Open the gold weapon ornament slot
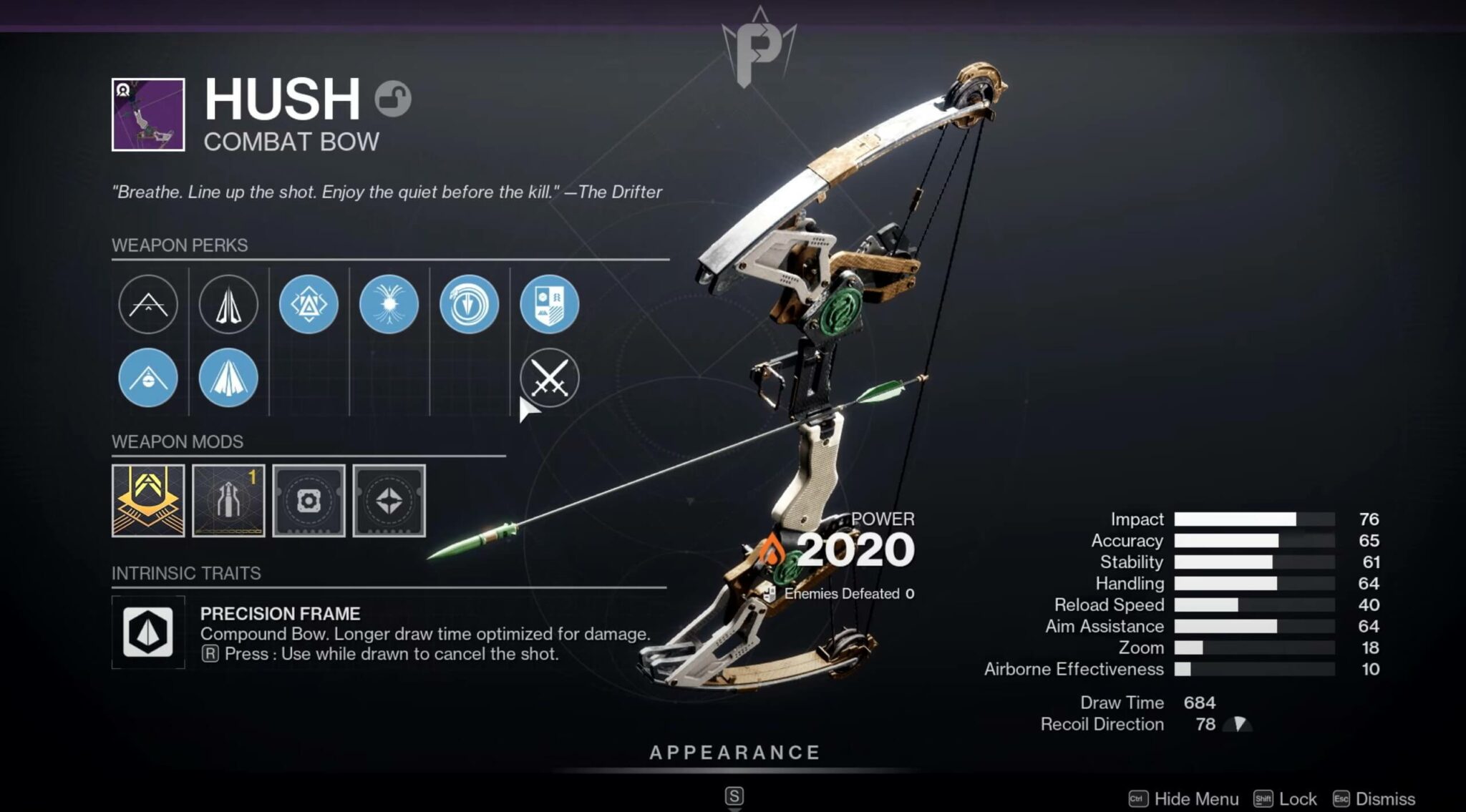 (148, 501)
